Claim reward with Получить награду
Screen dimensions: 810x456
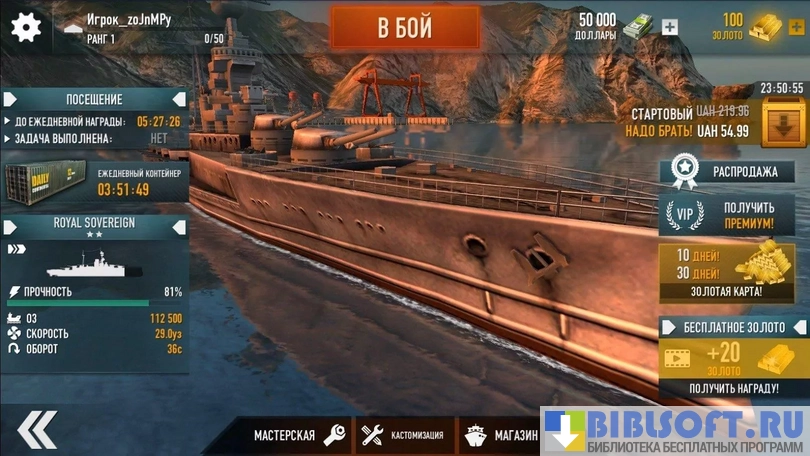point(733,388)
